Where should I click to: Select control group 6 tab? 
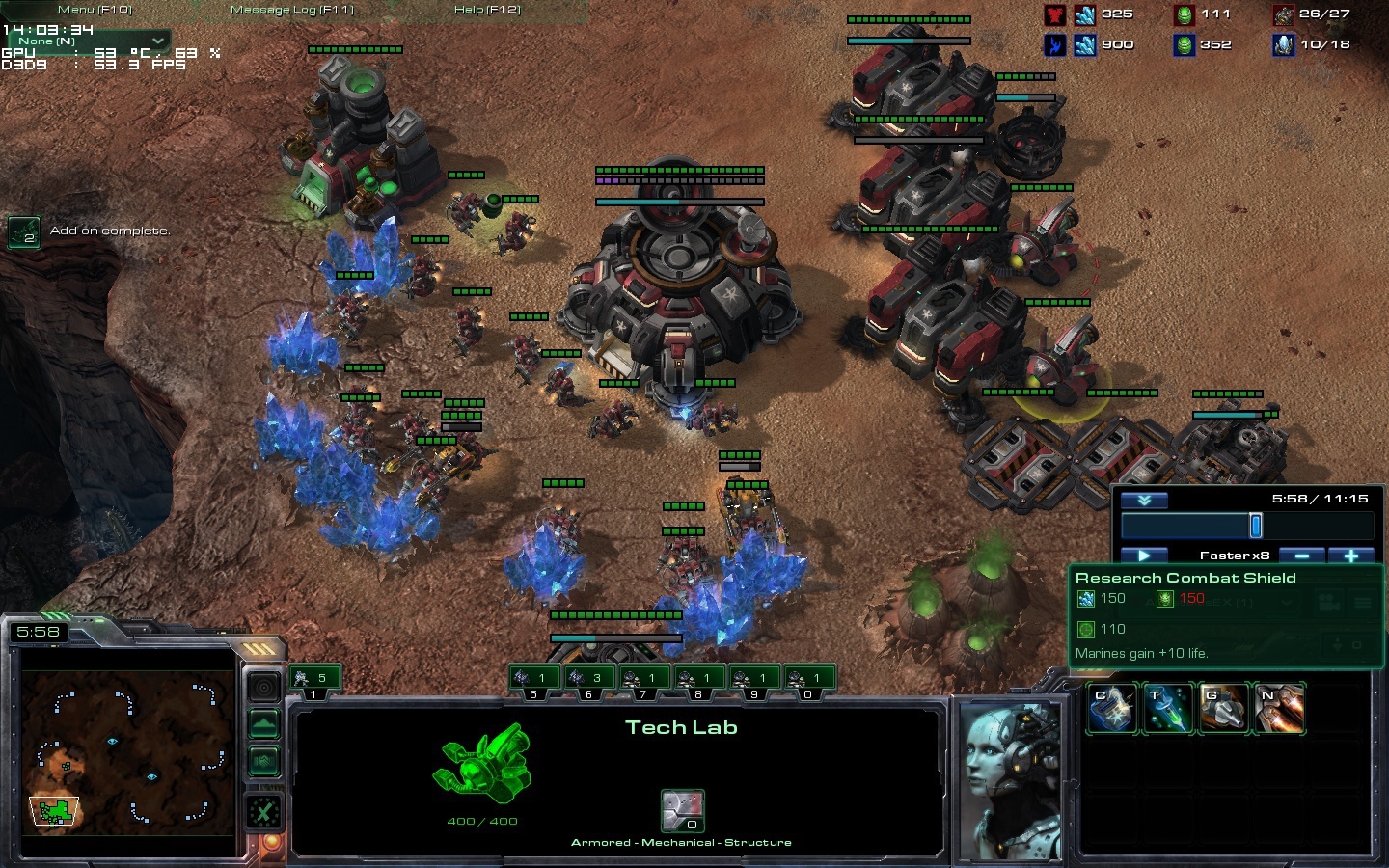588,679
